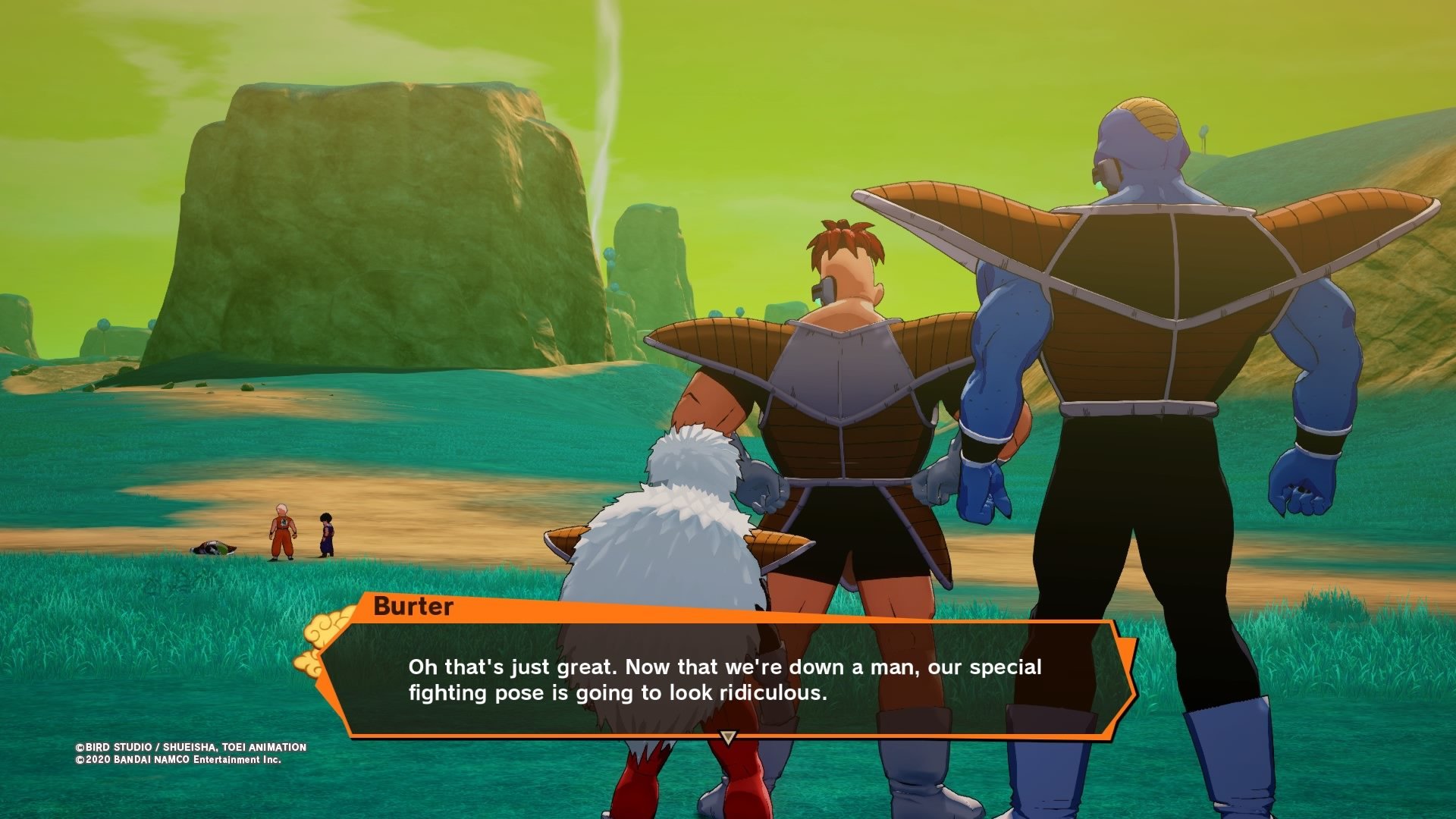Advance dialogue with the continue arrow
1456x819 pixels.
coord(728,737)
